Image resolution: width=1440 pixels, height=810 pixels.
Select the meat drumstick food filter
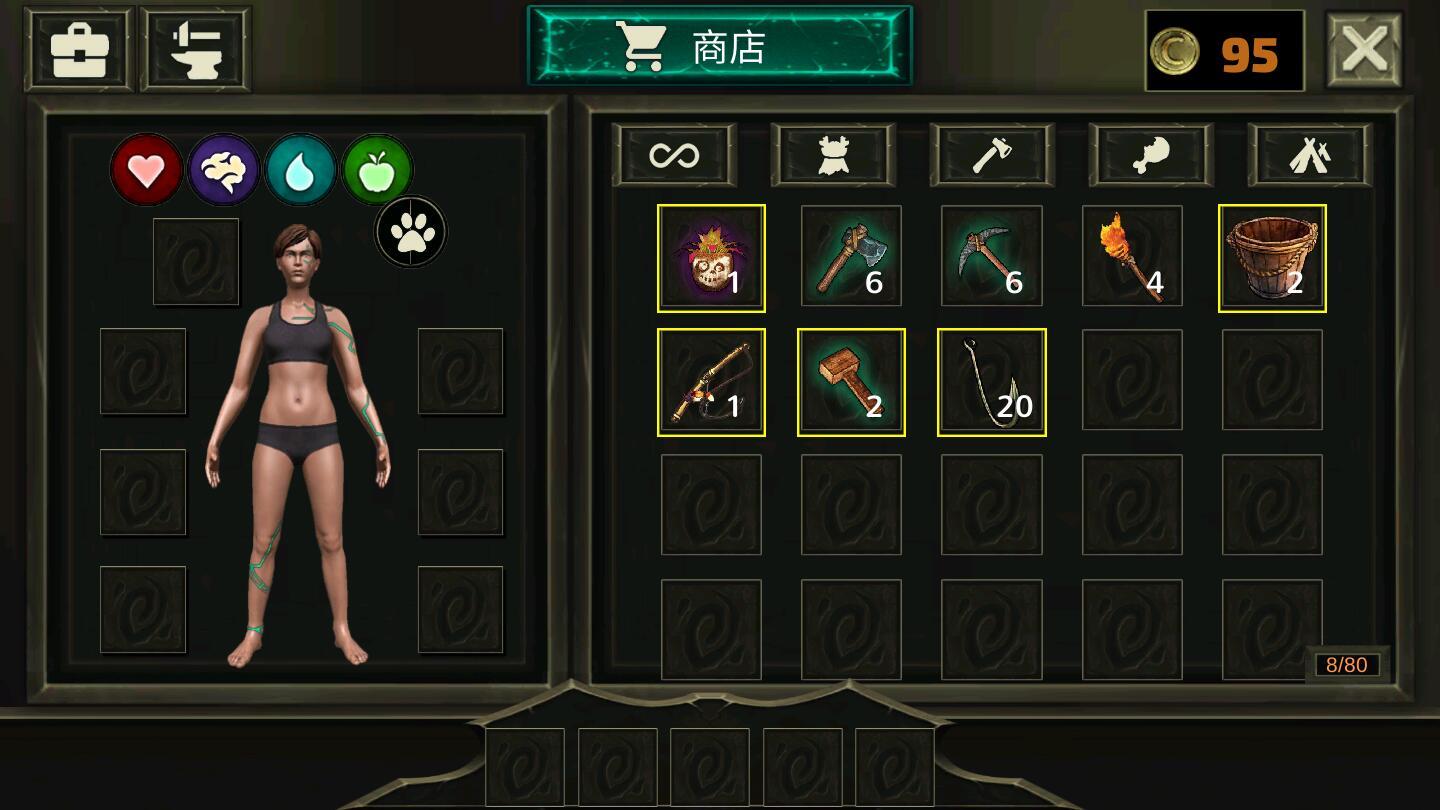click(1151, 155)
